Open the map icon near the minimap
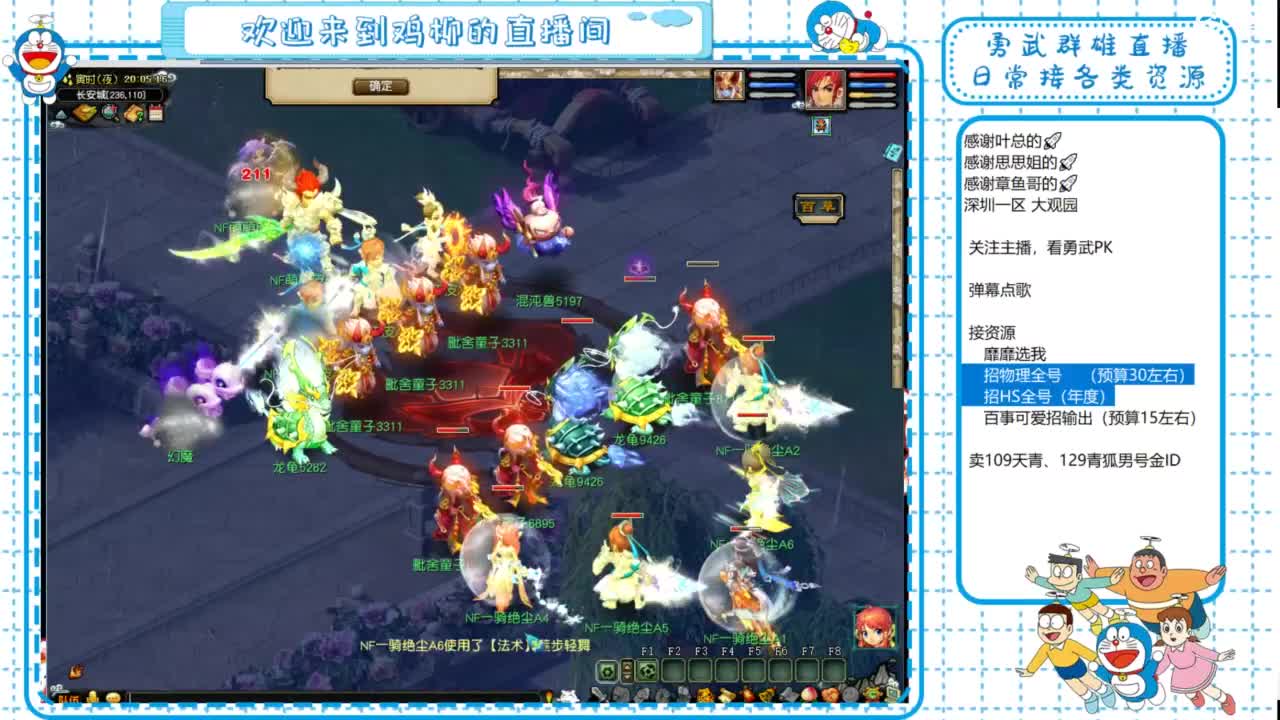The width and height of the screenshot is (1280, 720). pyautogui.click(x=84, y=111)
